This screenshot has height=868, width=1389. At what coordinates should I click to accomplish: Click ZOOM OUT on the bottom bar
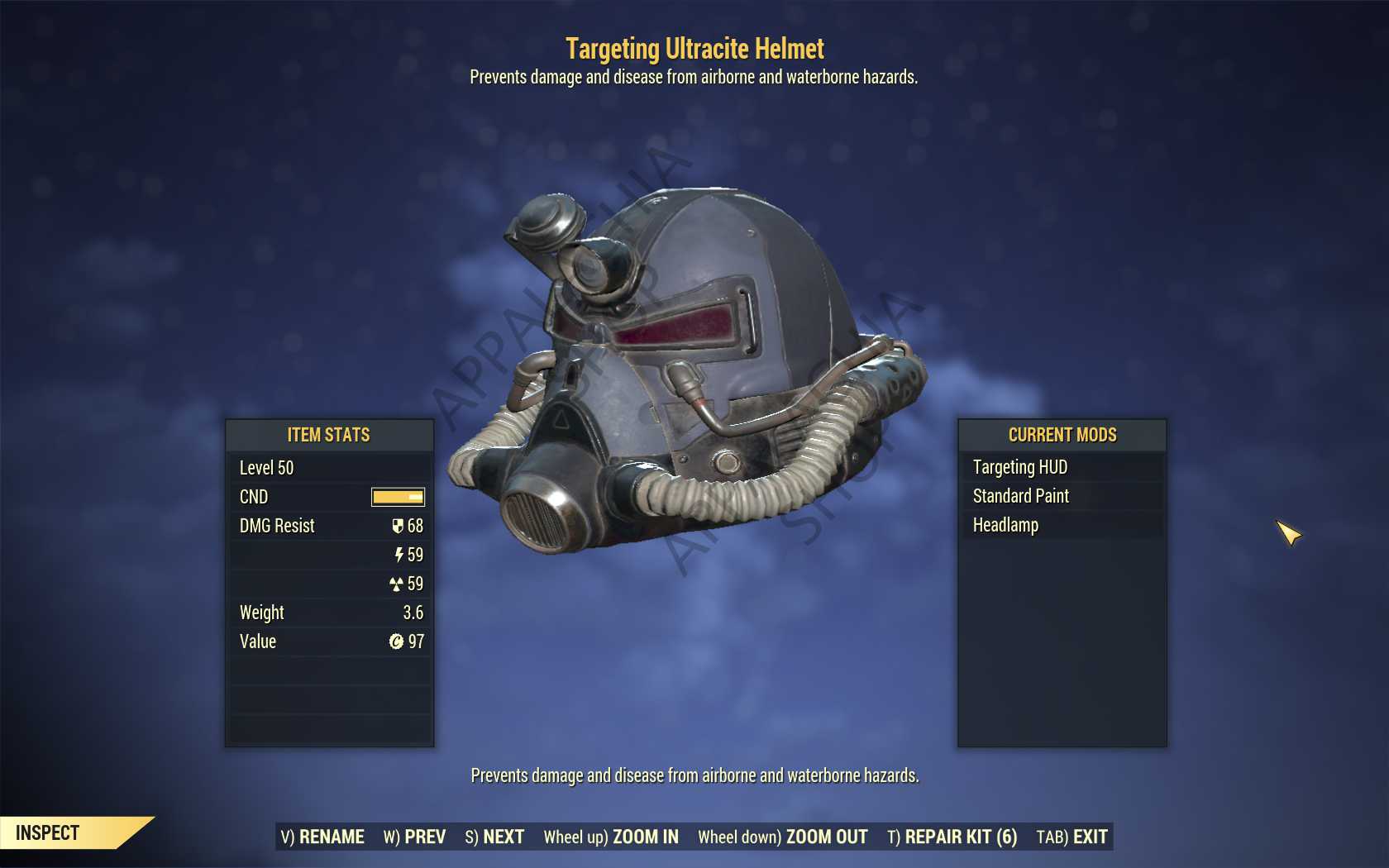click(x=783, y=837)
